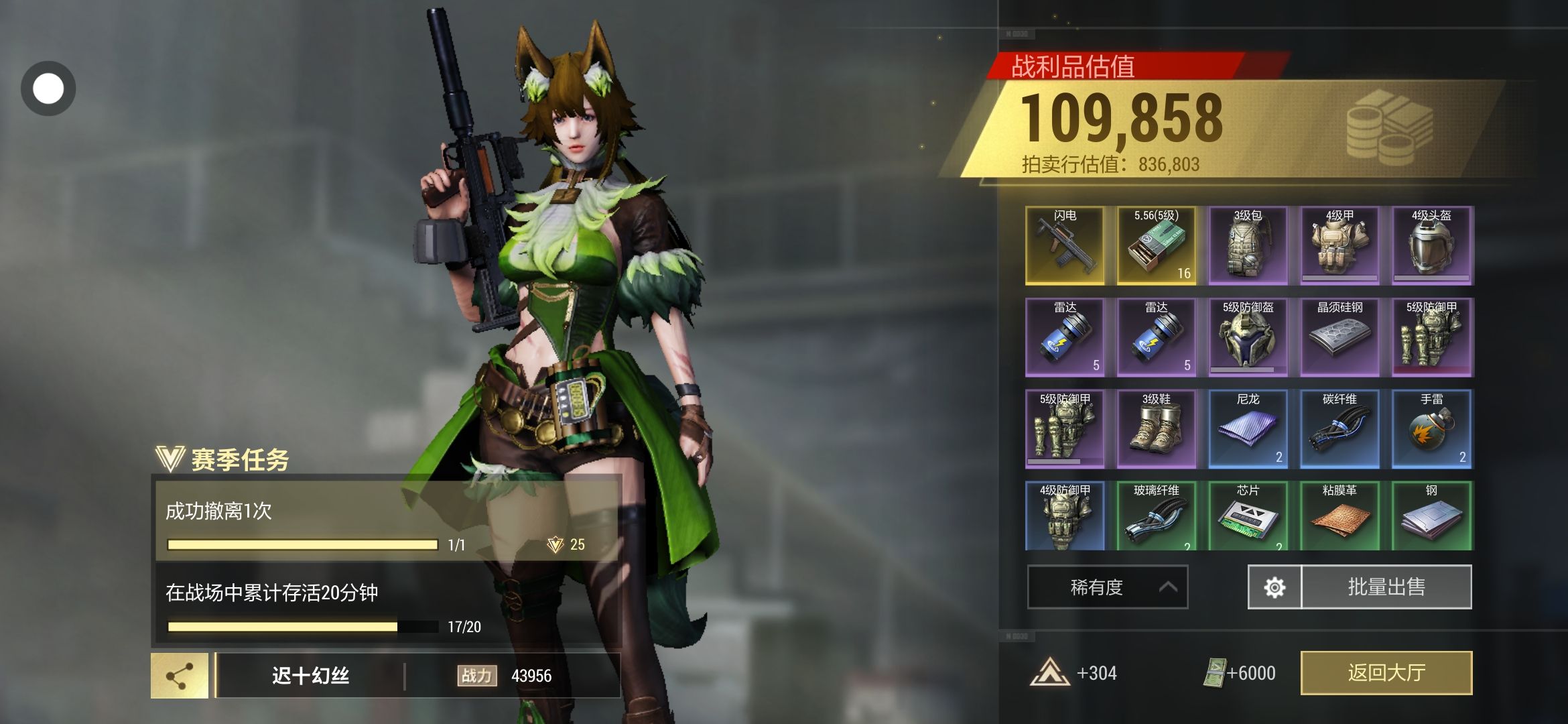Choose the 3级包 backpack slot

1248,245
